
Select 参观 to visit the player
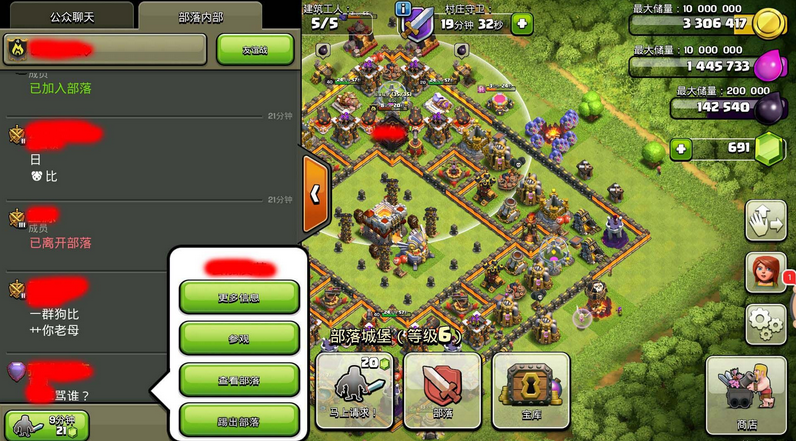tap(239, 338)
